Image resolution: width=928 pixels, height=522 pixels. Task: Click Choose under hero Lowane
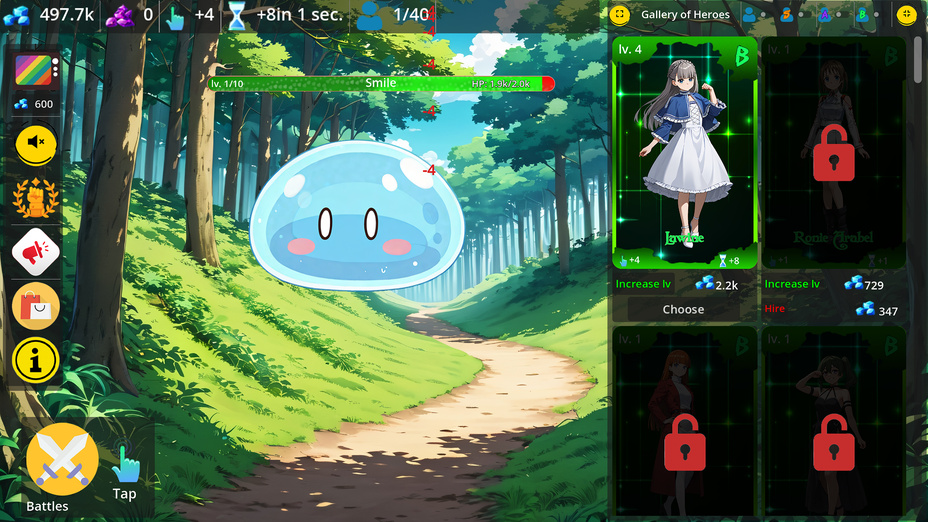[683, 310]
